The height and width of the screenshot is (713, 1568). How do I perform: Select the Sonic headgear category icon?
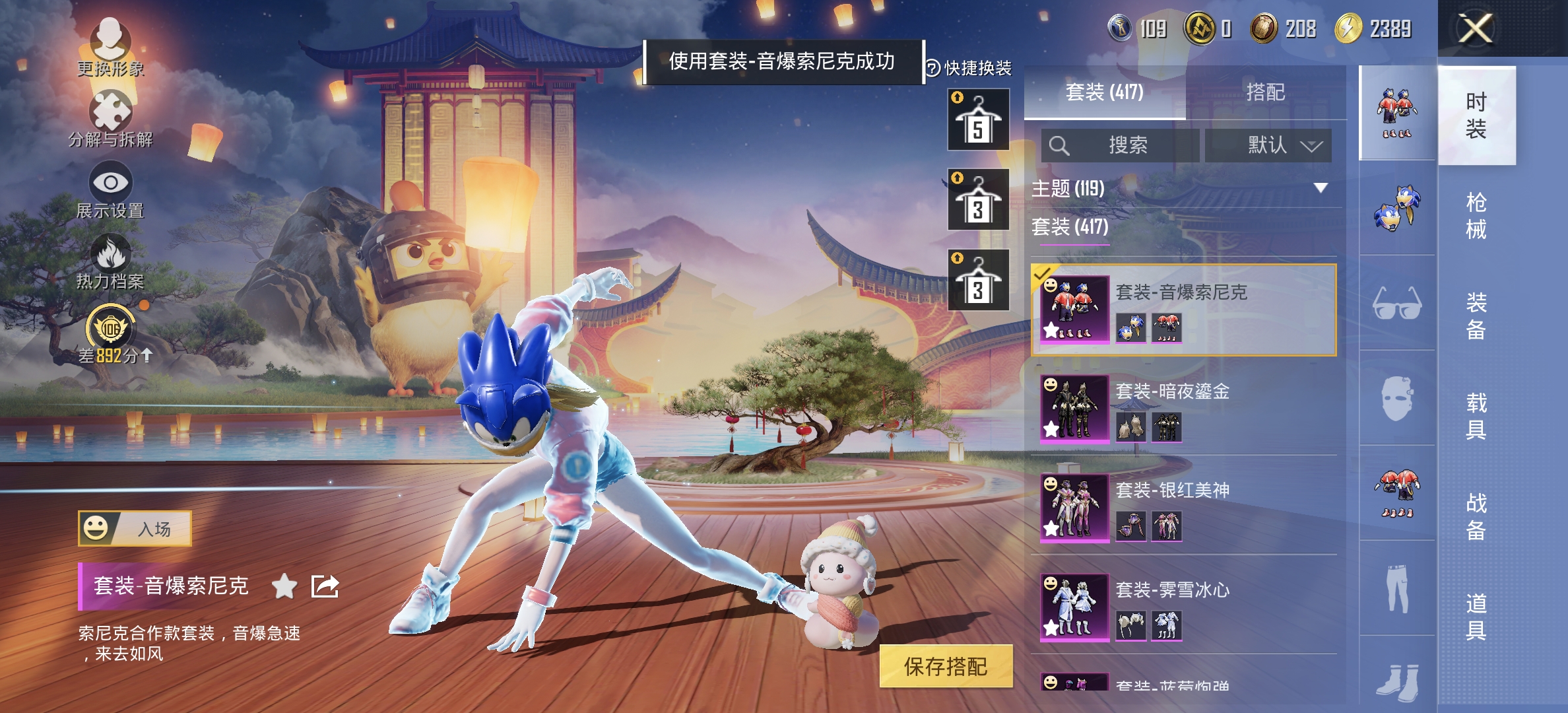(1398, 210)
